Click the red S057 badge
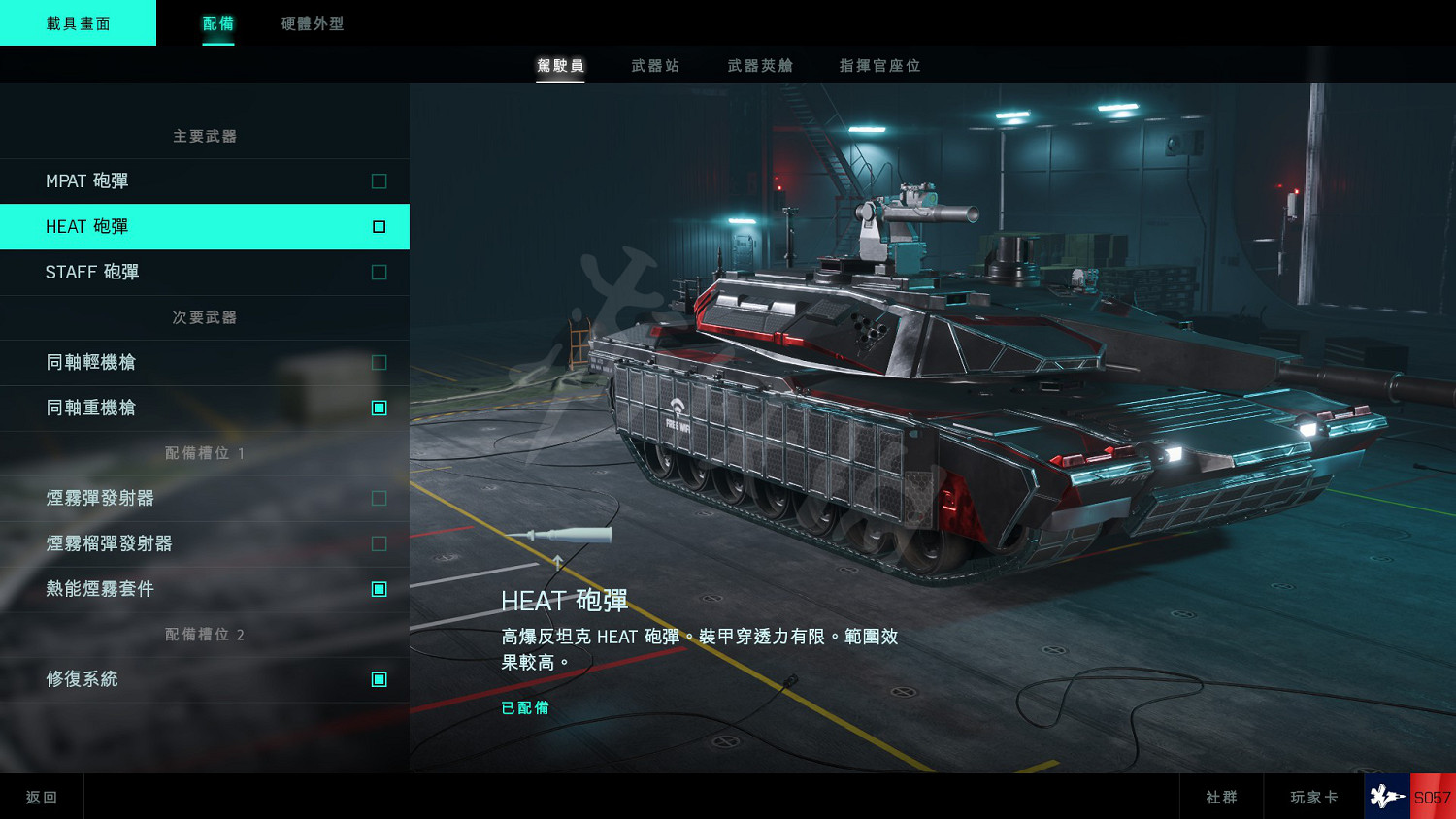 (1432, 796)
